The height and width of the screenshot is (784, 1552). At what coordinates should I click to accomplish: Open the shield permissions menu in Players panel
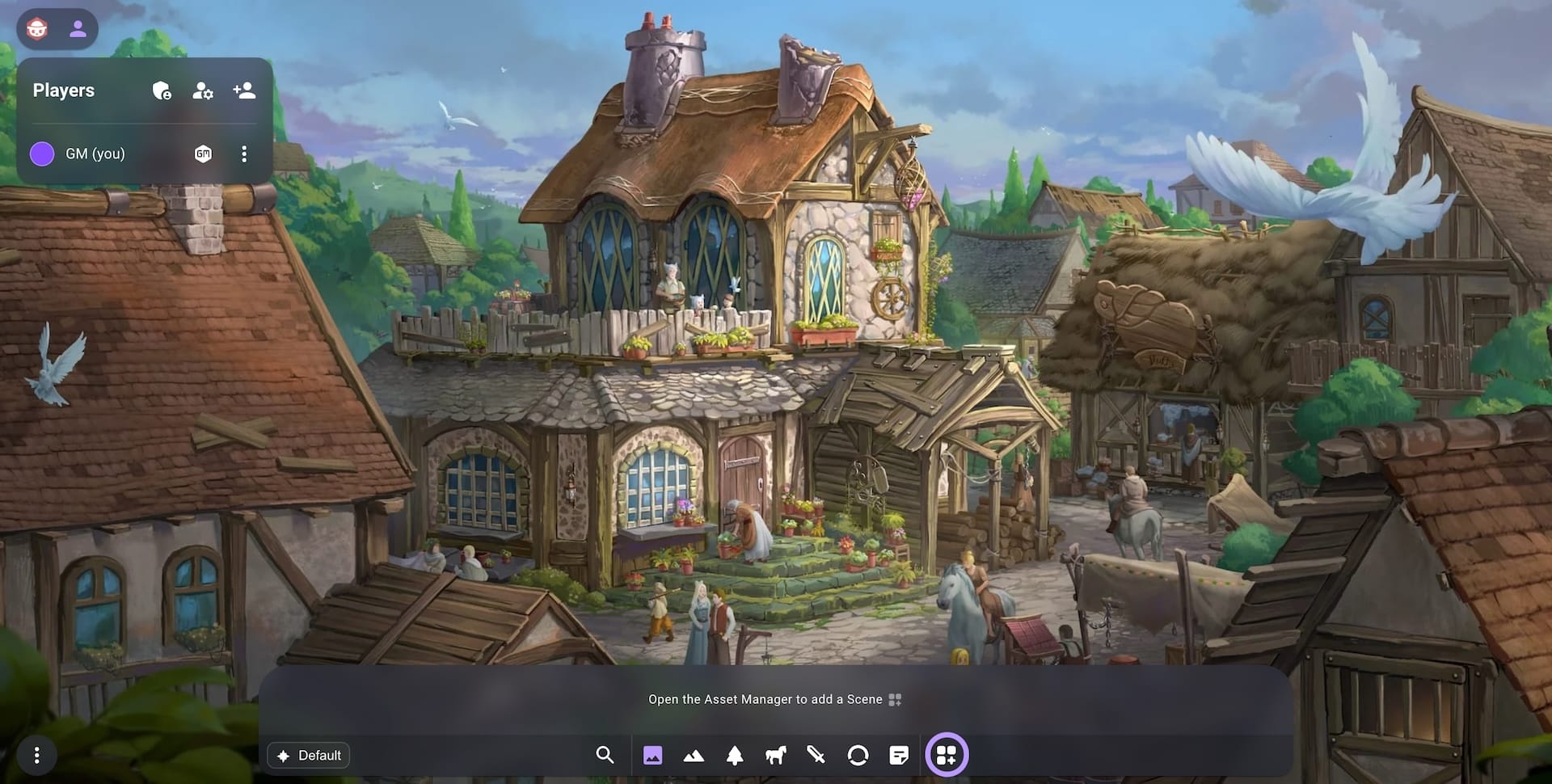tap(163, 91)
